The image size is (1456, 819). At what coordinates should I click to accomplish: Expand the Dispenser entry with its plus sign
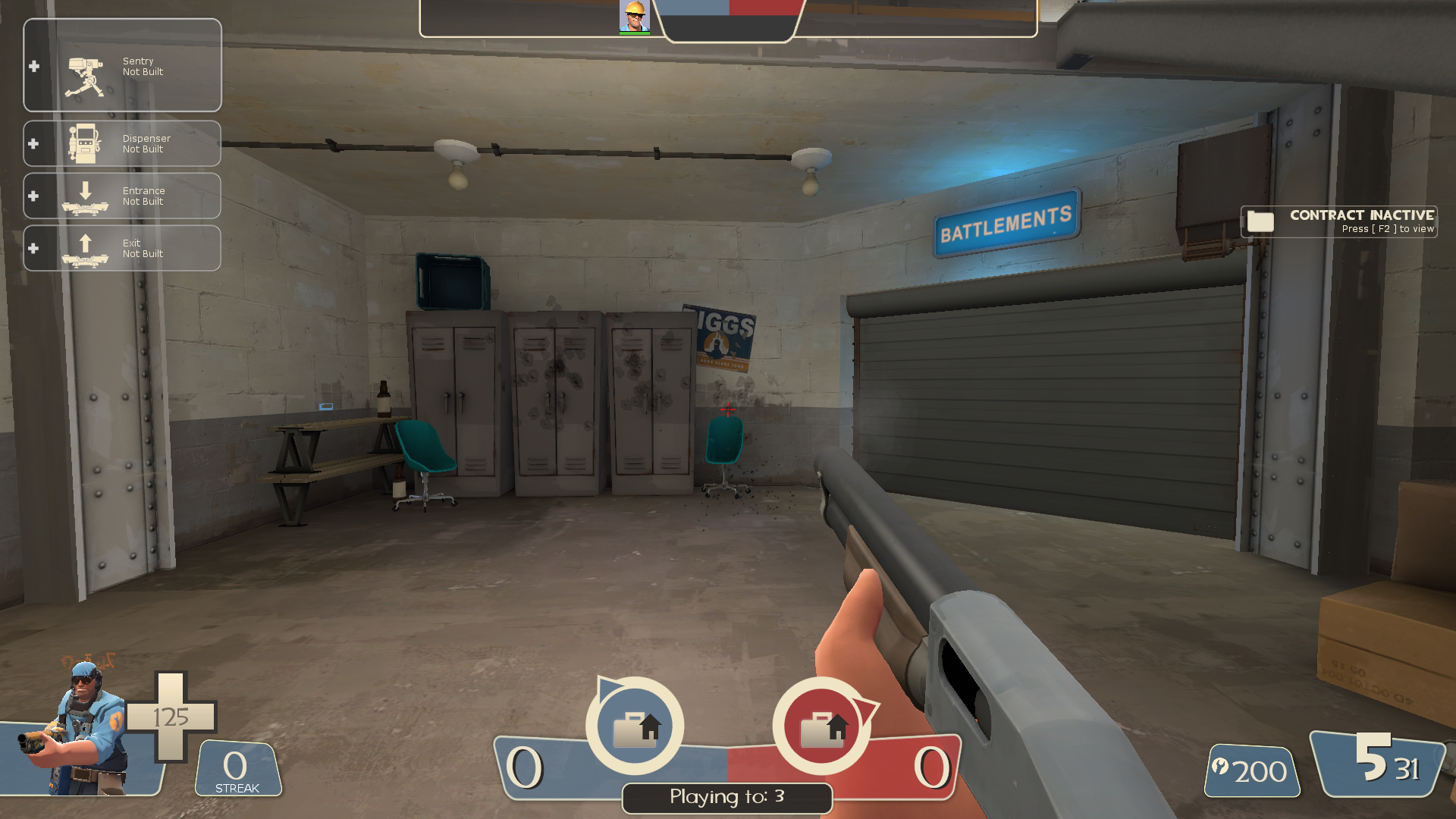click(x=33, y=143)
